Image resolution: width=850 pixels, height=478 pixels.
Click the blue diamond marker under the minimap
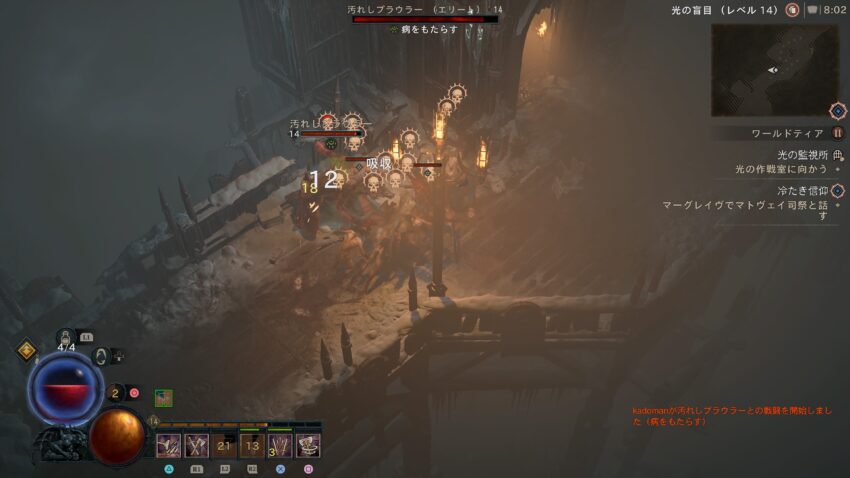point(838,110)
